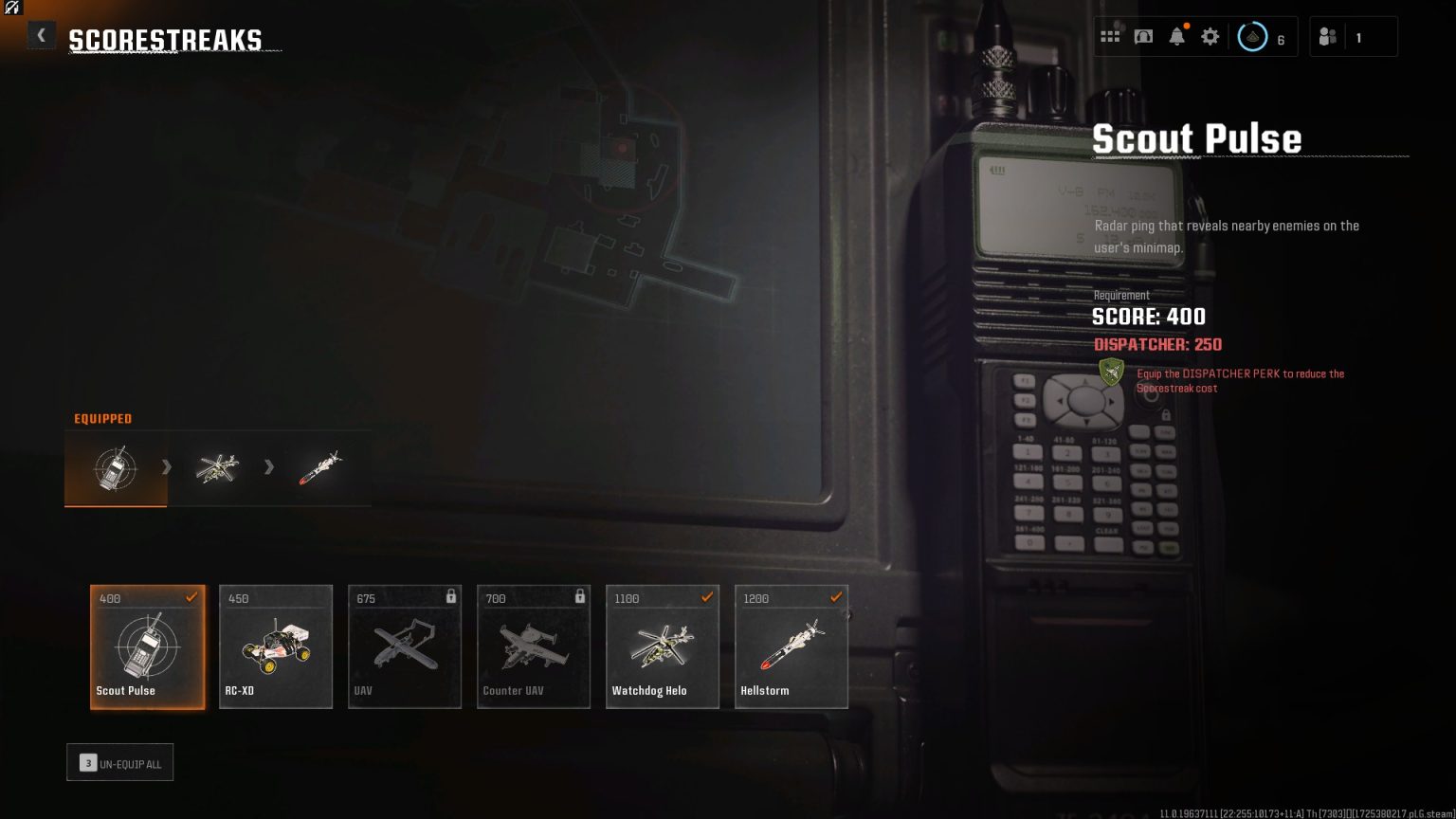This screenshot has height=819, width=1456.
Task: Open the grid main menu icon
Action: click(x=1110, y=36)
